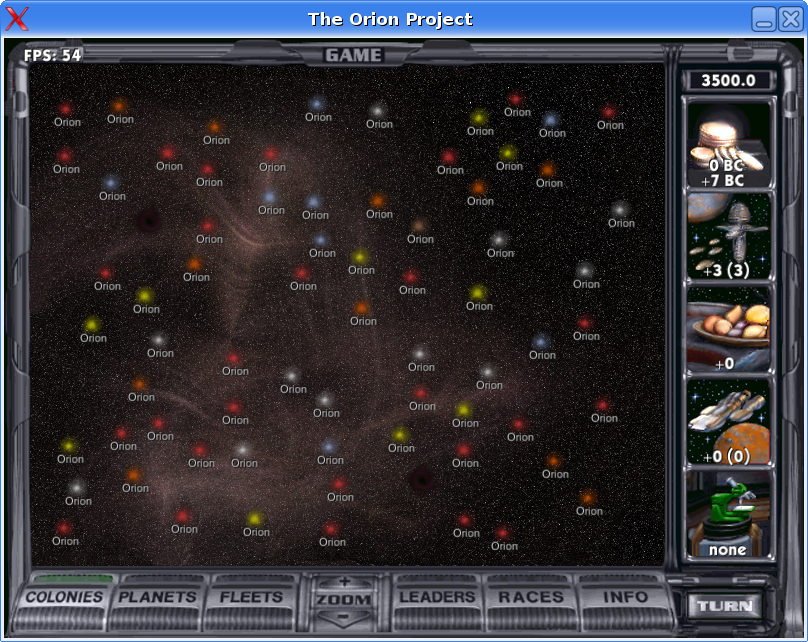Image resolution: width=808 pixels, height=642 pixels.
Task: Select the freighters panel
Action: coord(728,422)
